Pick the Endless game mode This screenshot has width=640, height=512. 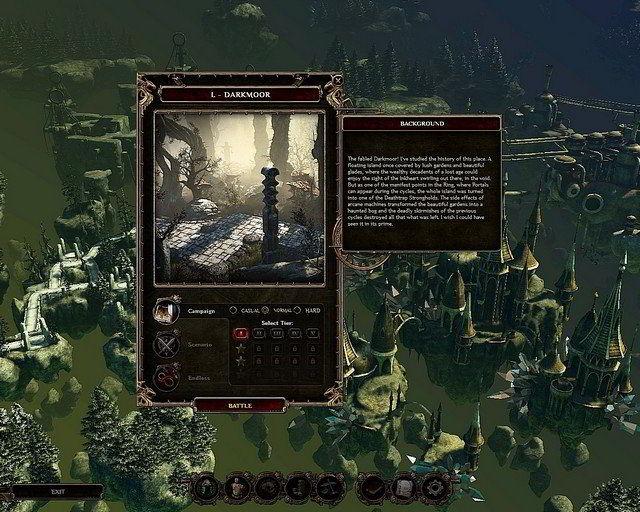(166, 378)
